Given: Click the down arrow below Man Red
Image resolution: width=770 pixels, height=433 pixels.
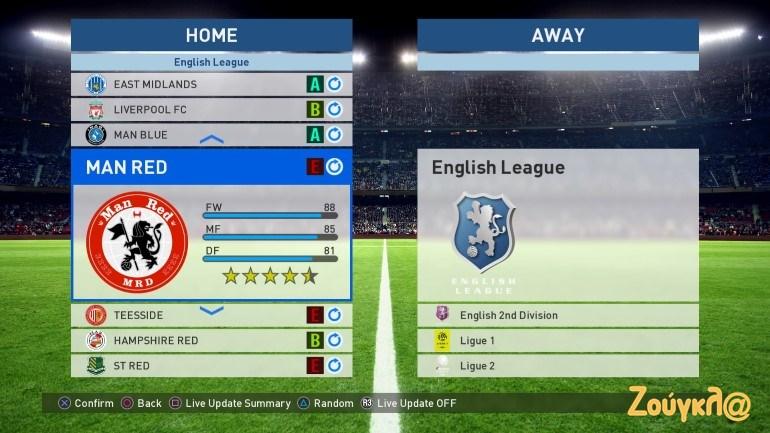Looking at the screenshot, I should [x=212, y=311].
